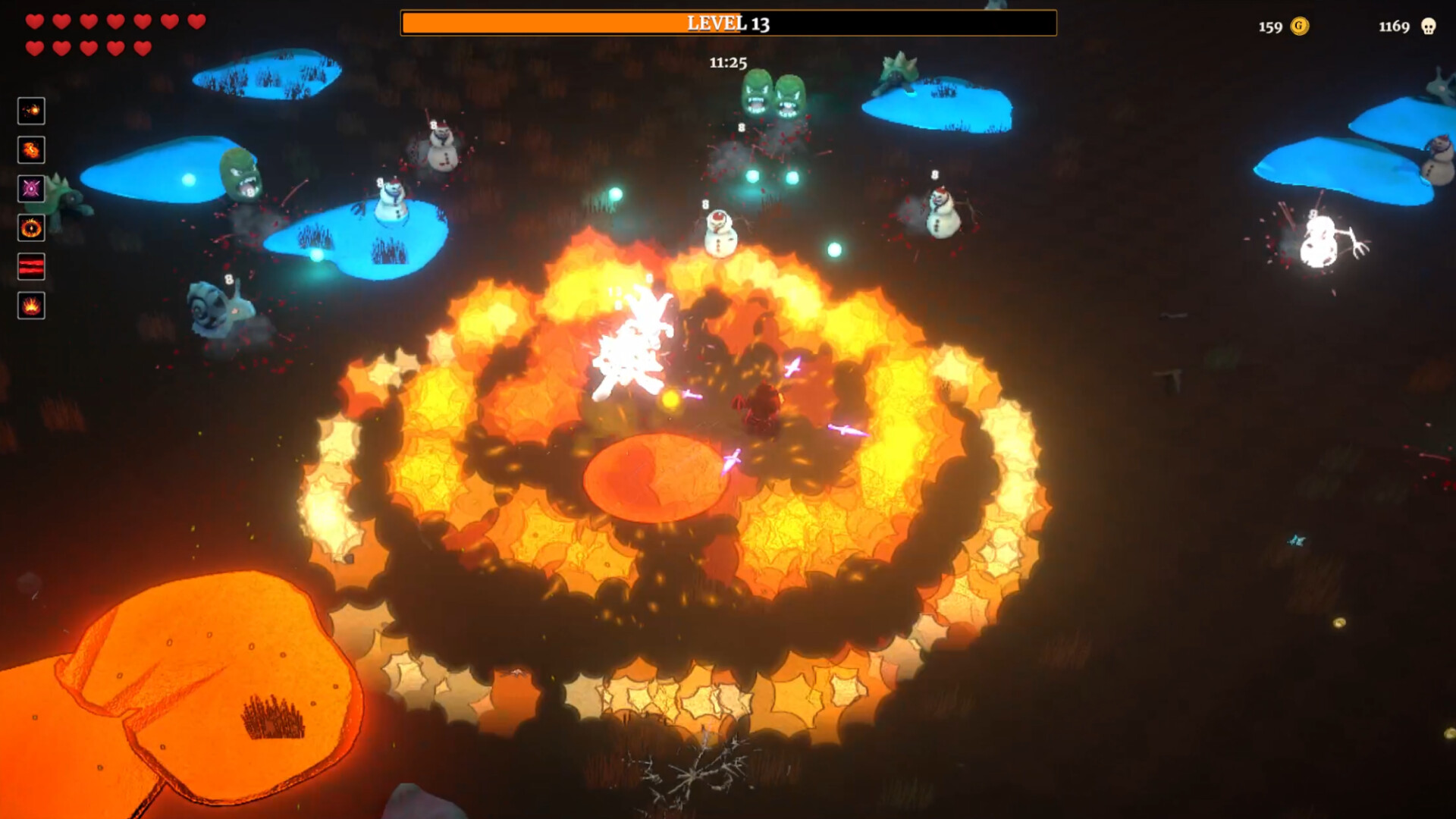The image size is (1456, 819).
Task: Select the red laser beams ability icon
Action: point(31,267)
